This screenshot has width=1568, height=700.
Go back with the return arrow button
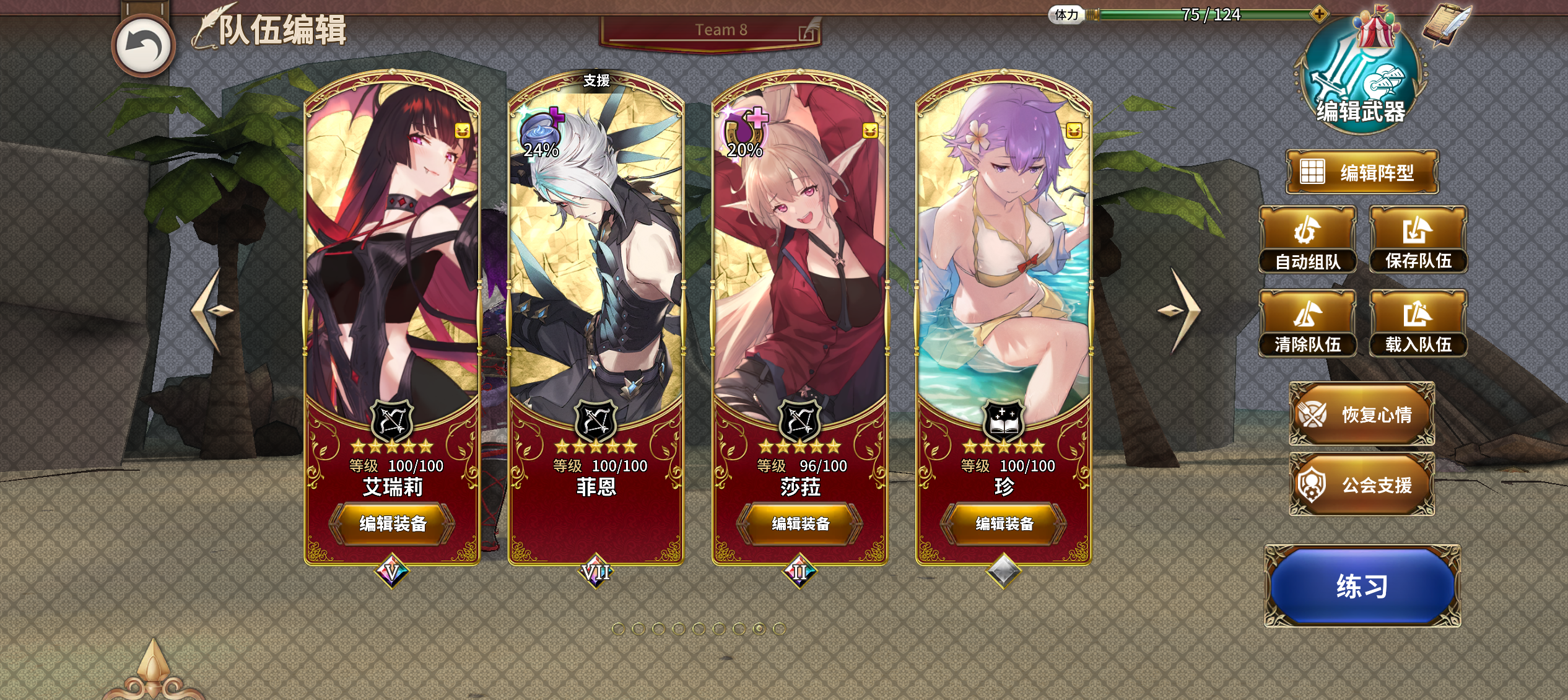(x=144, y=46)
